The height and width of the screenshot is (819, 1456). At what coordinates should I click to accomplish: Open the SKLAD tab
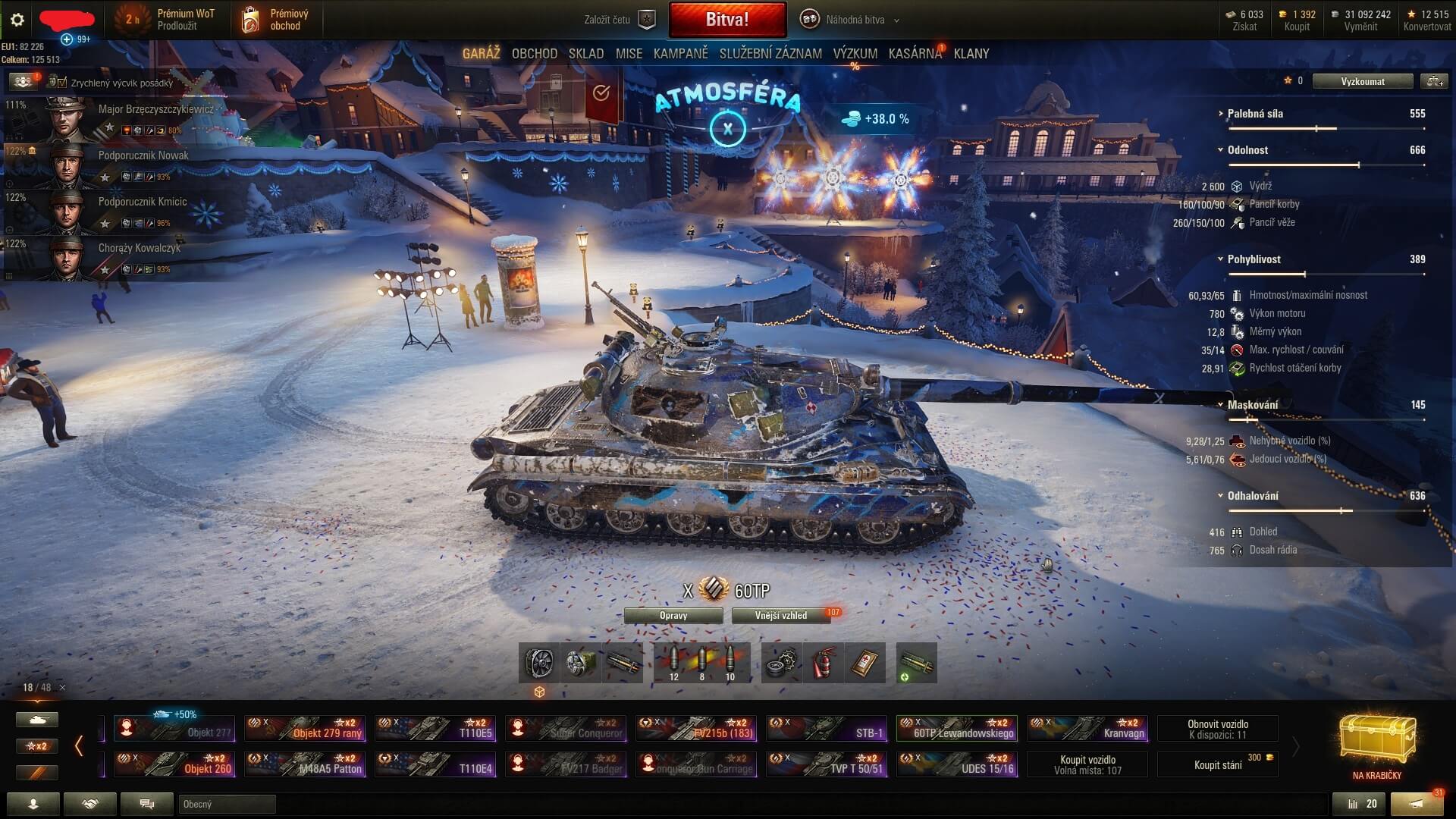586,54
